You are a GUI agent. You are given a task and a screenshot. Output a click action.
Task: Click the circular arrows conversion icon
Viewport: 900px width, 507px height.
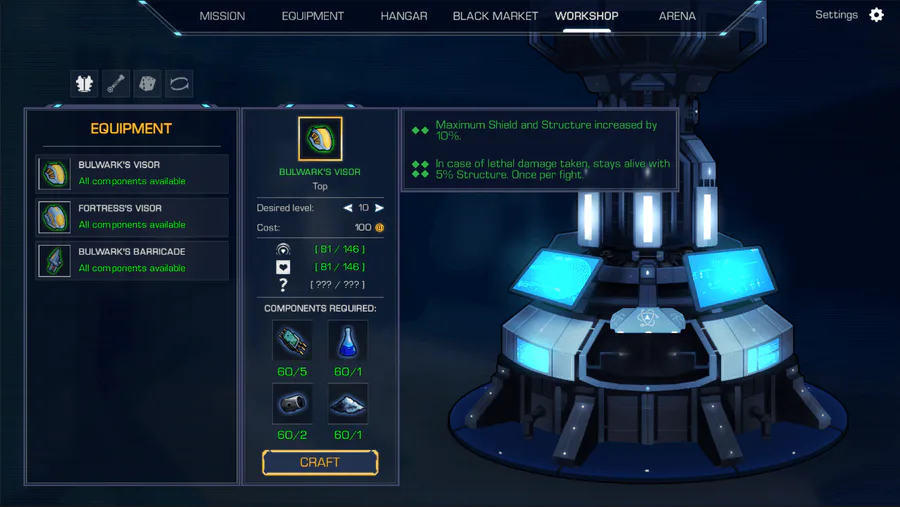(180, 84)
